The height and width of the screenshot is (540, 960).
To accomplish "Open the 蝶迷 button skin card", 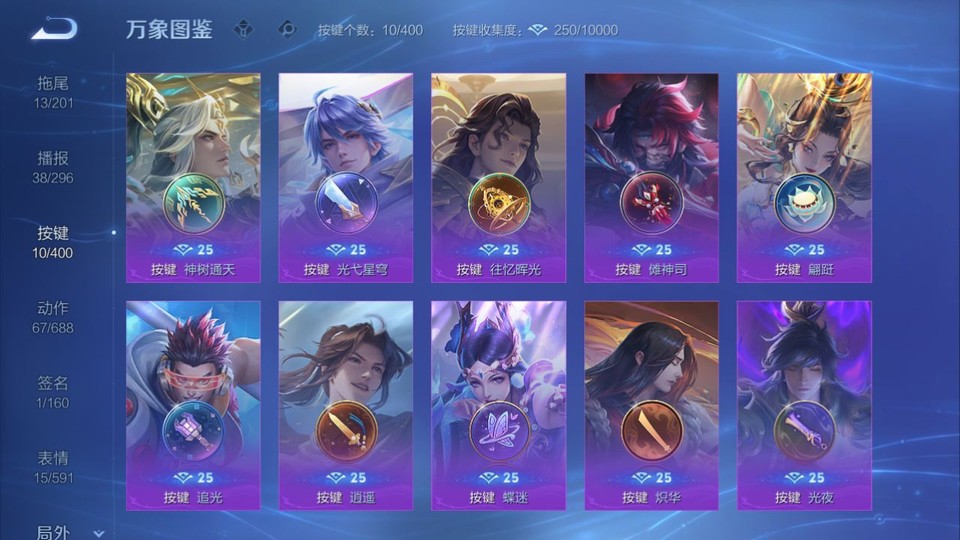I will [x=498, y=405].
